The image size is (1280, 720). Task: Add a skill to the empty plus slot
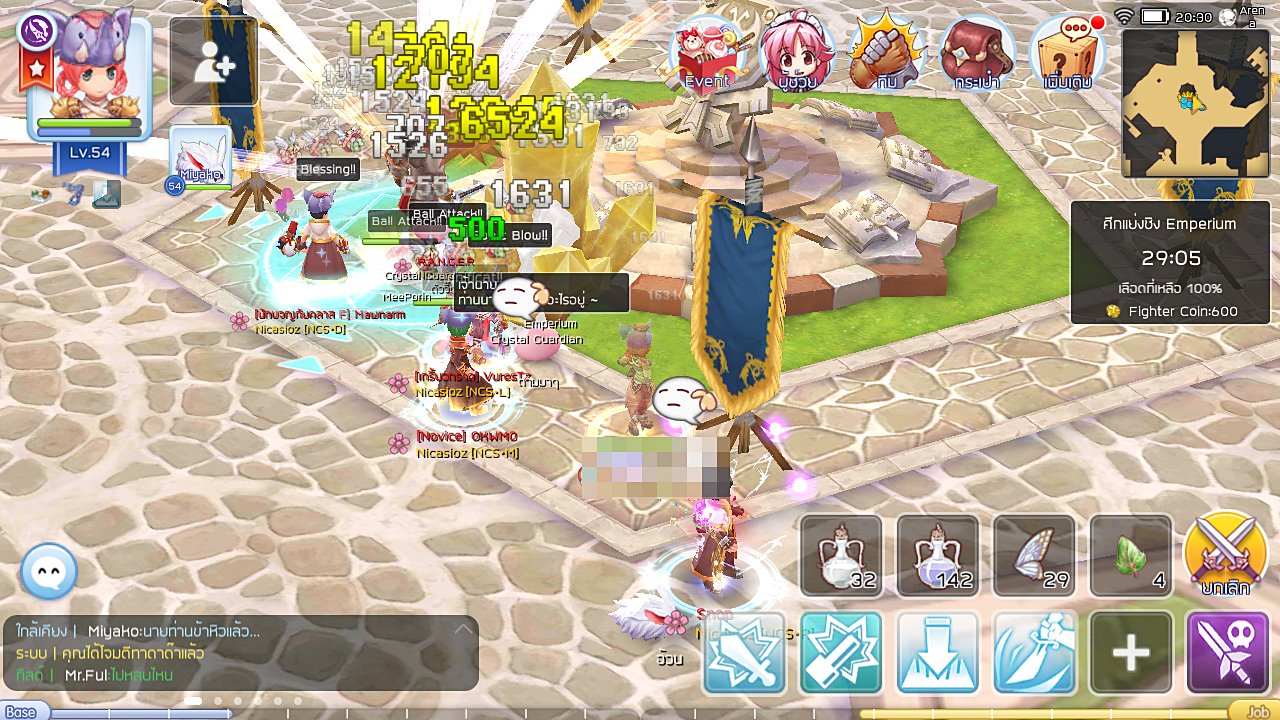point(1131,652)
